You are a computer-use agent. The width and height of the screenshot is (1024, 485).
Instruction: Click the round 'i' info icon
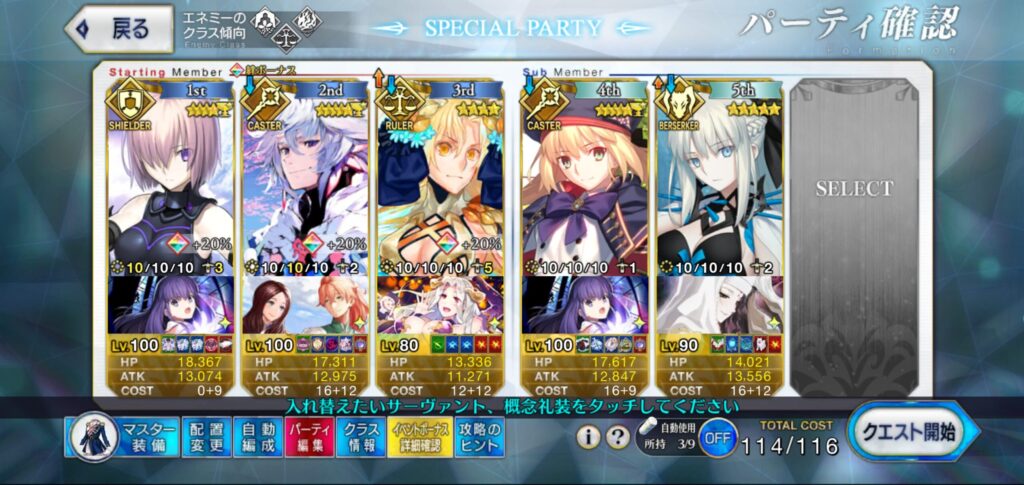point(589,436)
